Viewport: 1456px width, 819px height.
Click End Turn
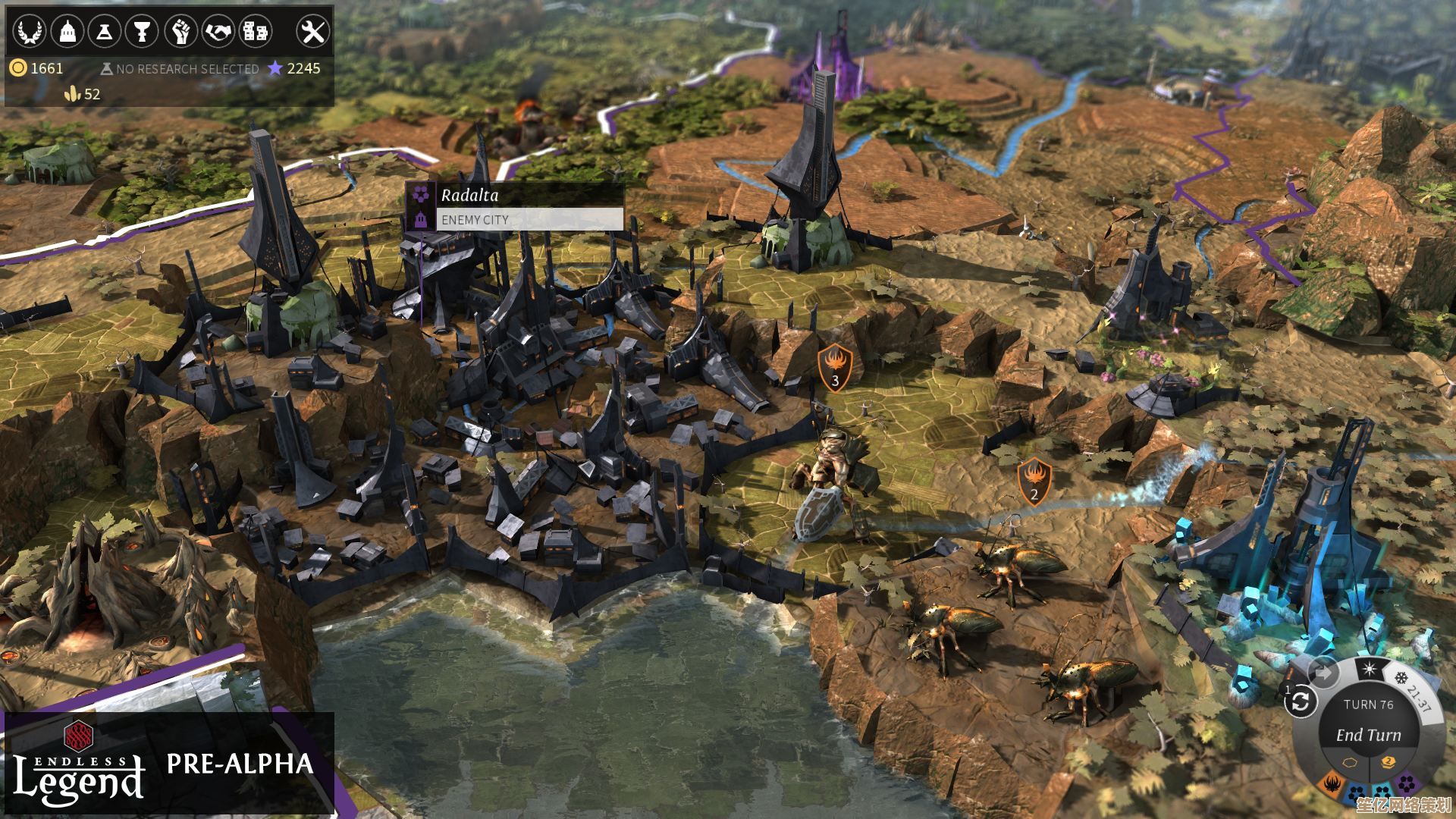1368,735
